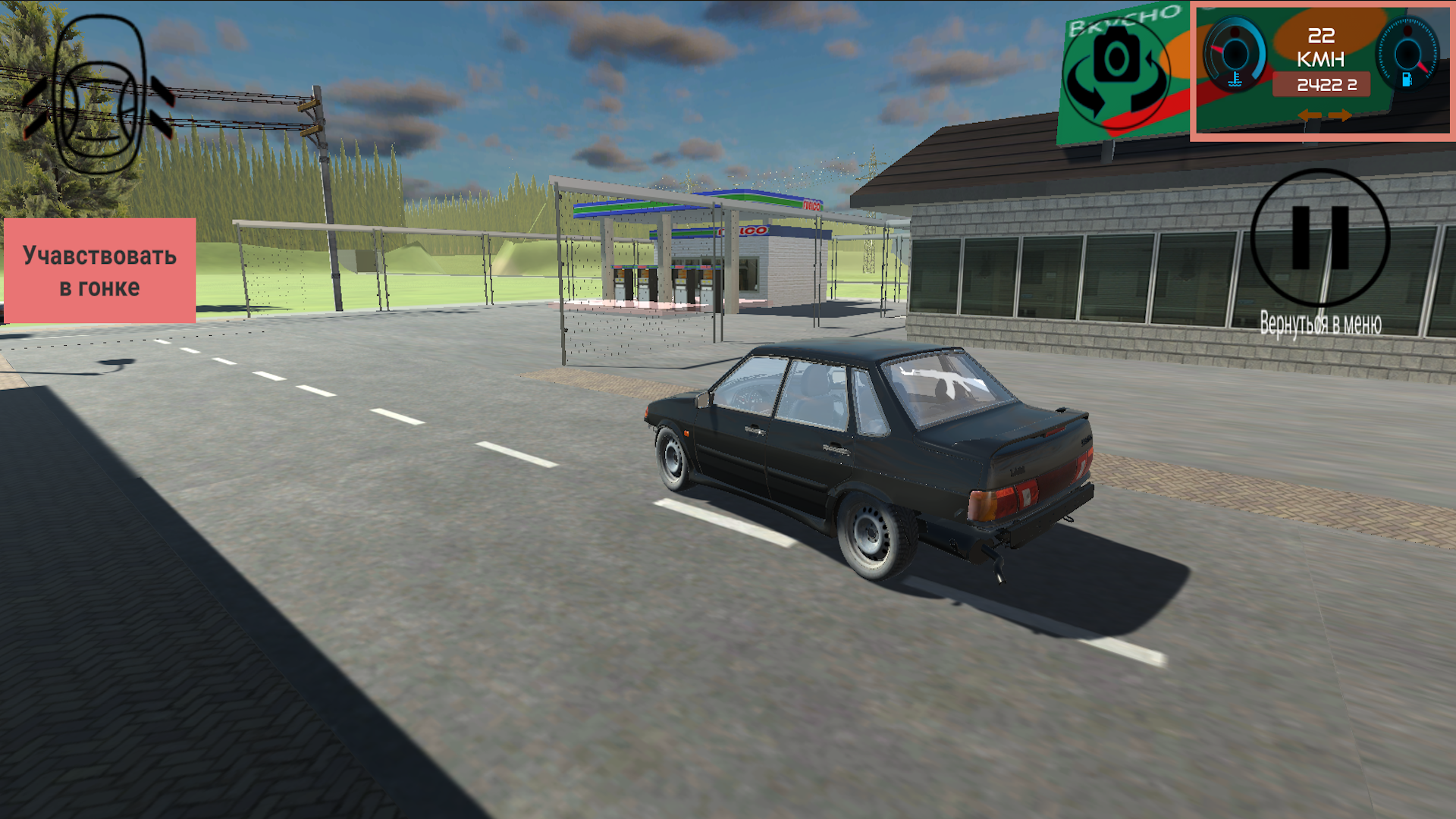Tap the left orange arrow on the dashboard

(1310, 115)
